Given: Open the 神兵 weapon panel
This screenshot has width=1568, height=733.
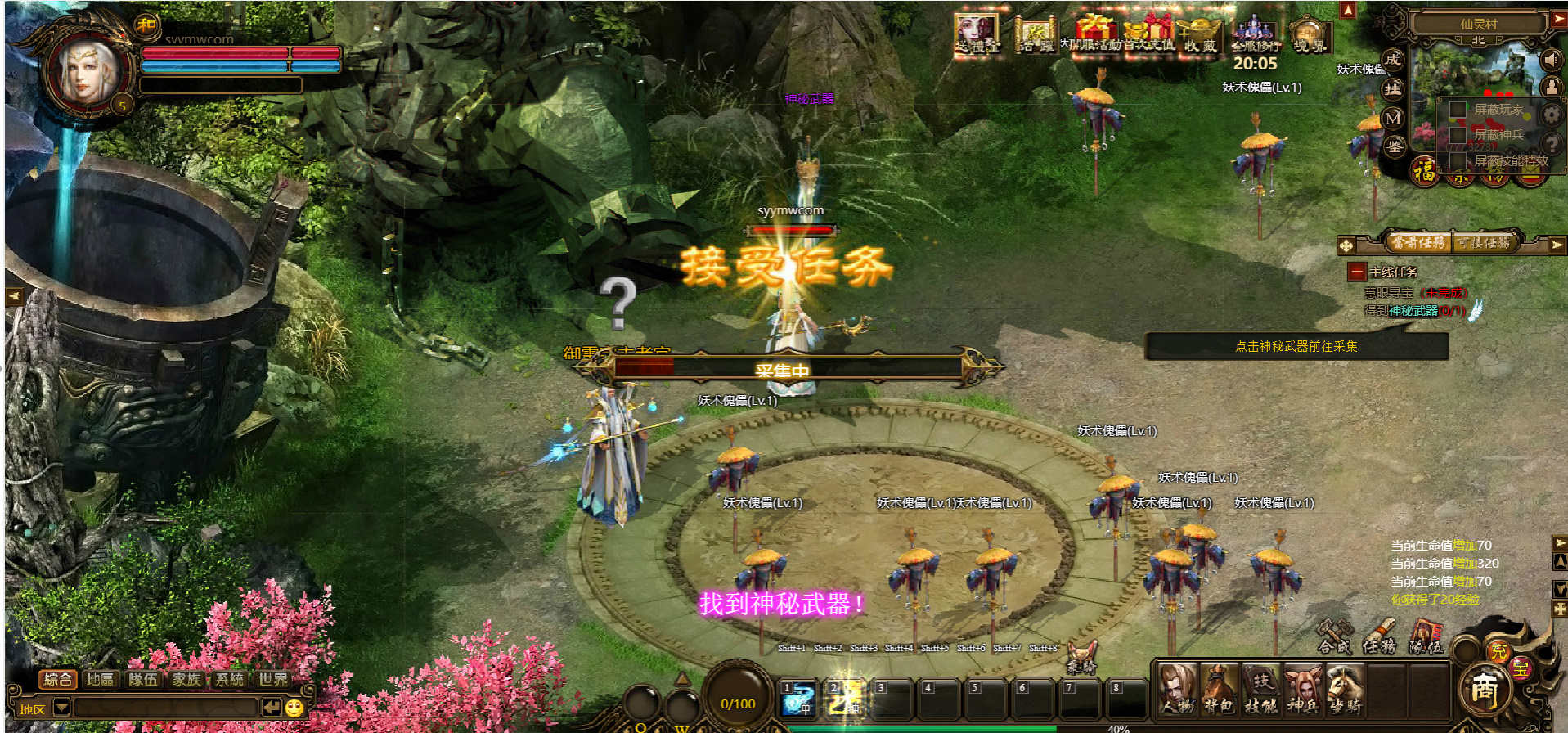Looking at the screenshot, I should (x=1302, y=689).
